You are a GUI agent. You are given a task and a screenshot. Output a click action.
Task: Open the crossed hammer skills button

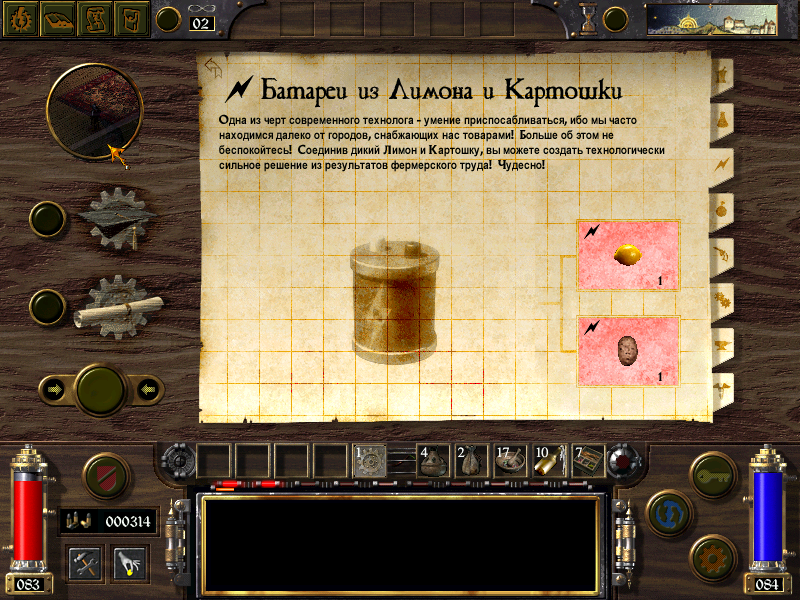[x=85, y=563]
